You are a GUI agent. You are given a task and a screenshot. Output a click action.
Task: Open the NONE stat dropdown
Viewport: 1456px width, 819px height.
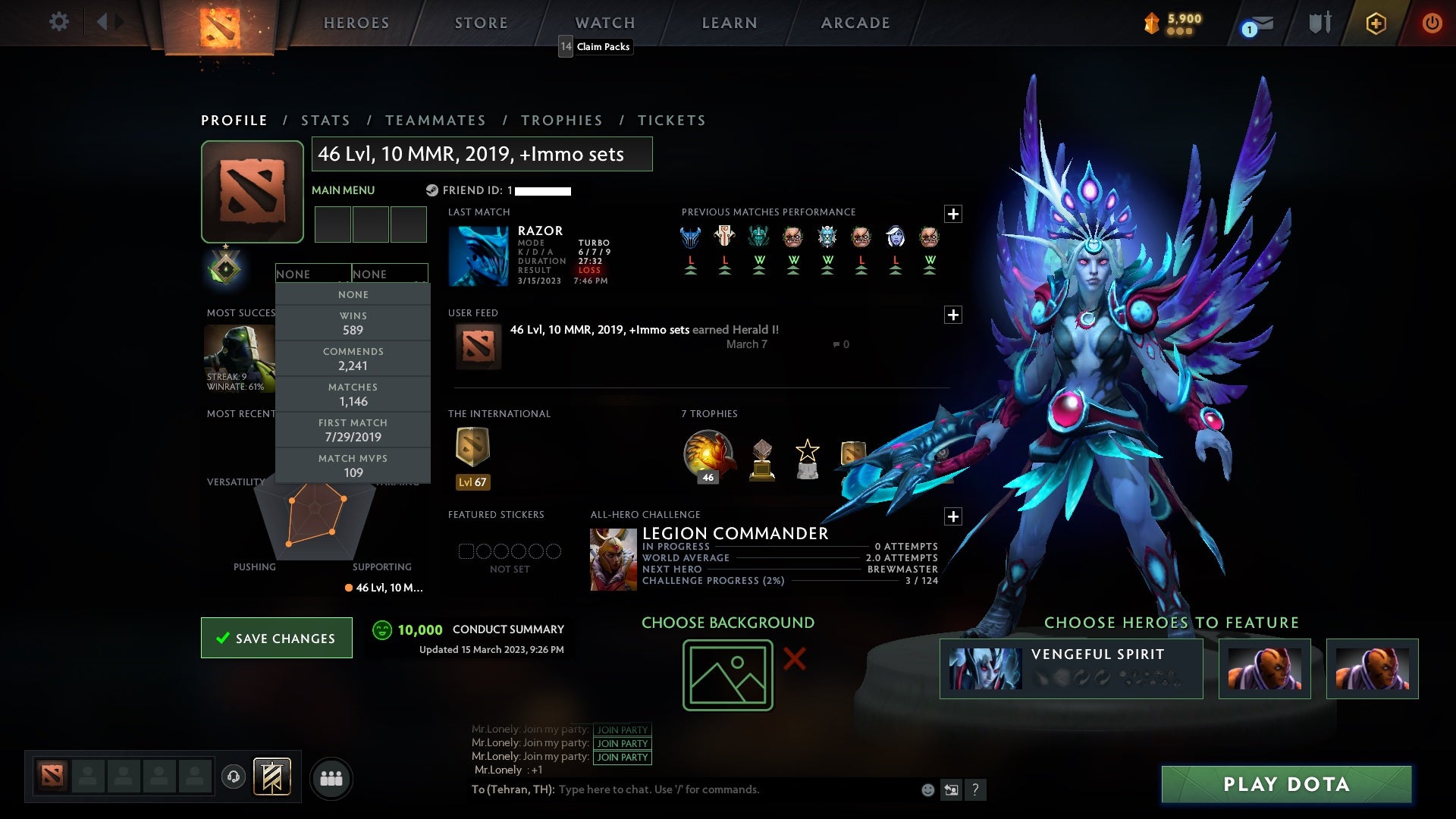[x=313, y=274]
